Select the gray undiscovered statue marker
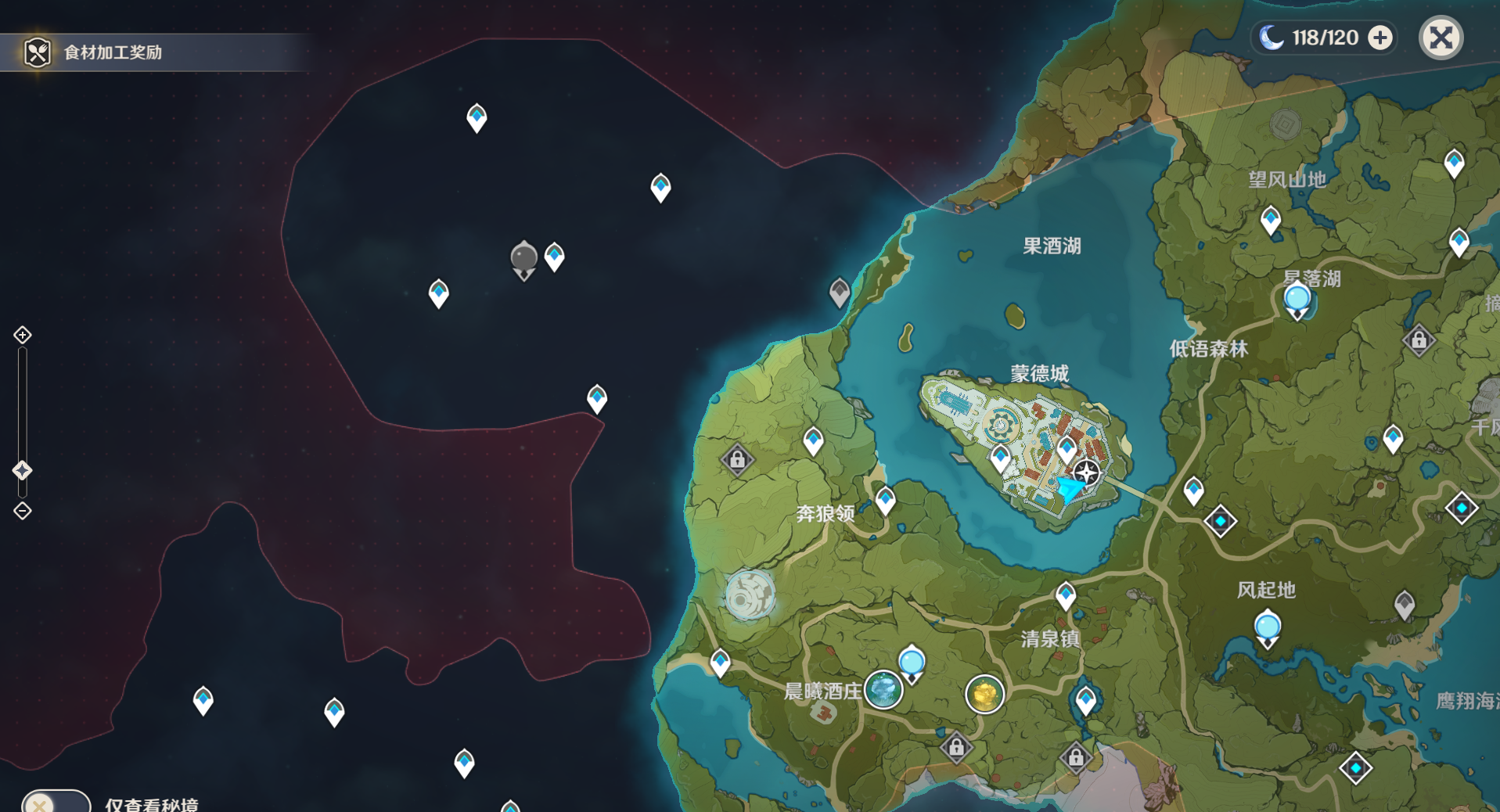 tap(523, 258)
